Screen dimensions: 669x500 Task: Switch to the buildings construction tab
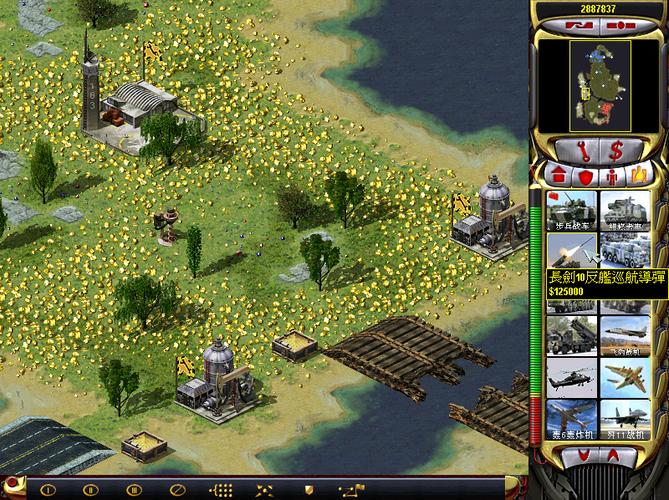click(560, 176)
